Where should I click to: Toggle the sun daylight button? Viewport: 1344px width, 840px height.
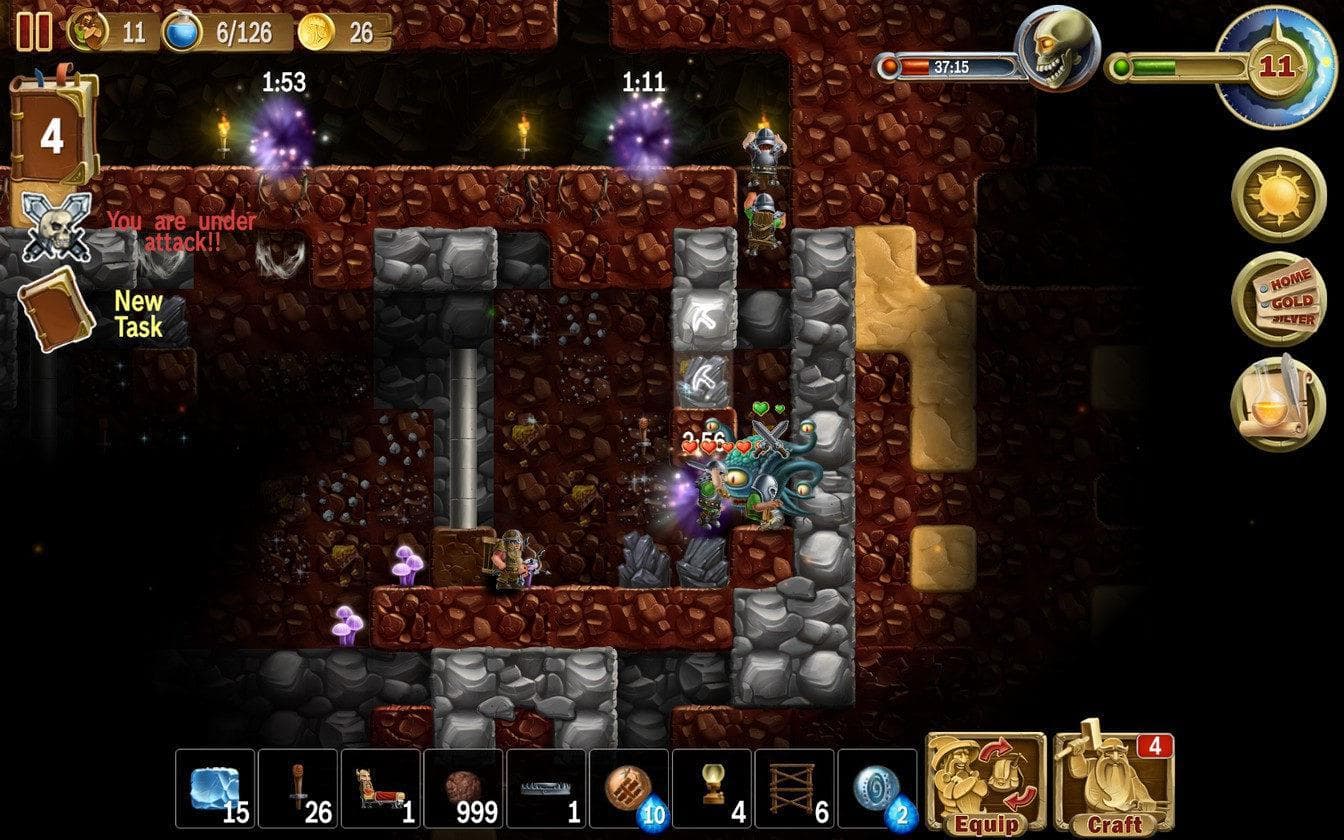1278,196
